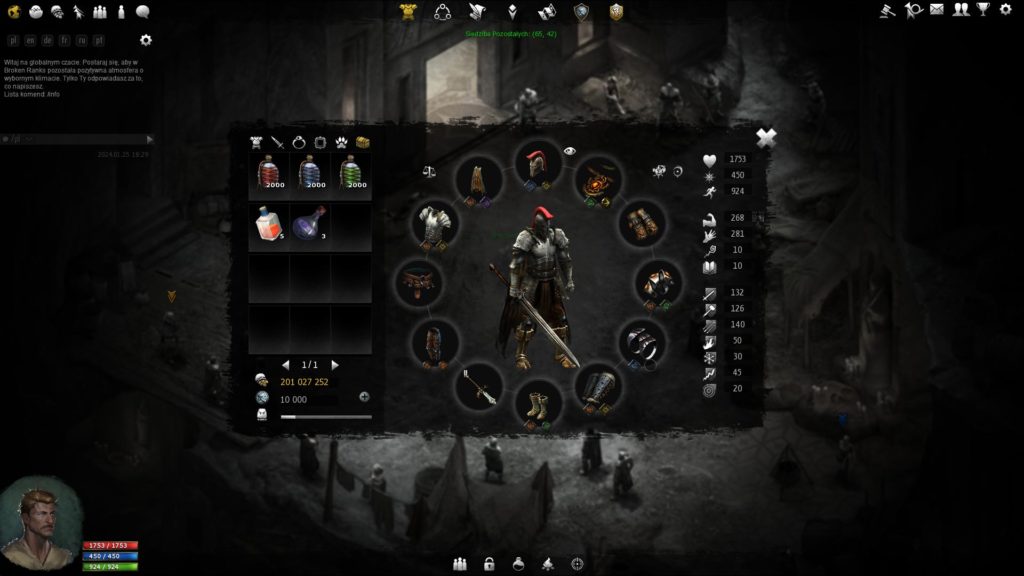1024x576 pixels.
Task: Toggle the helmet visibility eye icon
Action: pos(570,151)
